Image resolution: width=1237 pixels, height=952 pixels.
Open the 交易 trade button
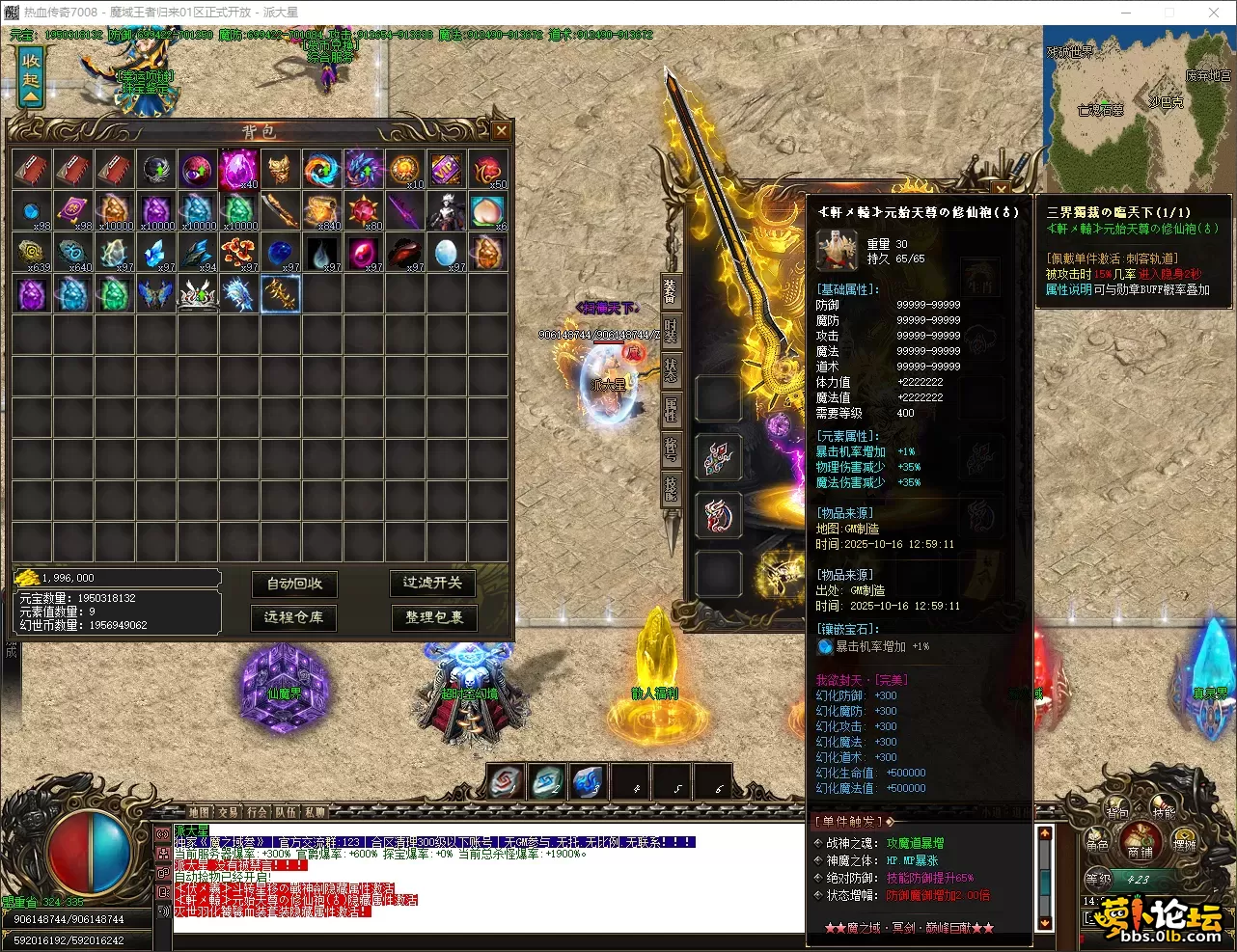coord(229,812)
